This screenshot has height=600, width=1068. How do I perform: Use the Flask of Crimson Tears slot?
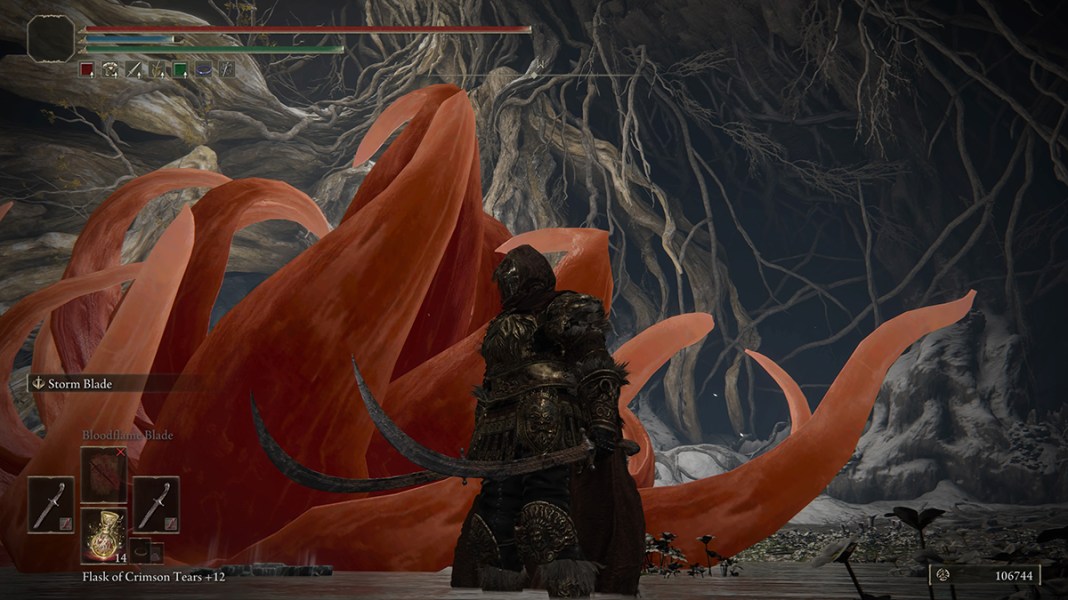tap(104, 534)
